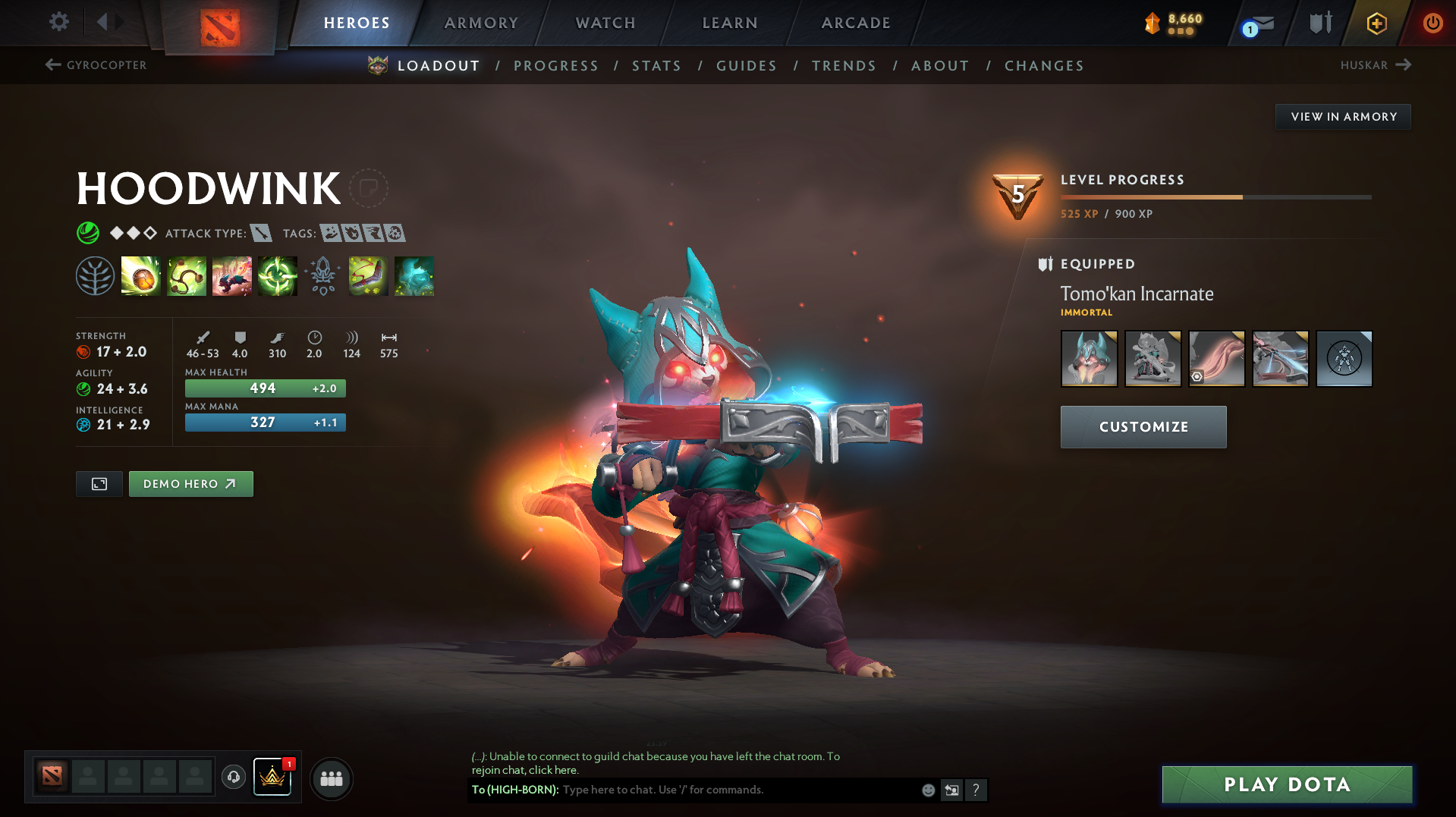This screenshot has height=817, width=1456.
Task: Select the Acorn Shot ability icon
Action: click(x=141, y=276)
